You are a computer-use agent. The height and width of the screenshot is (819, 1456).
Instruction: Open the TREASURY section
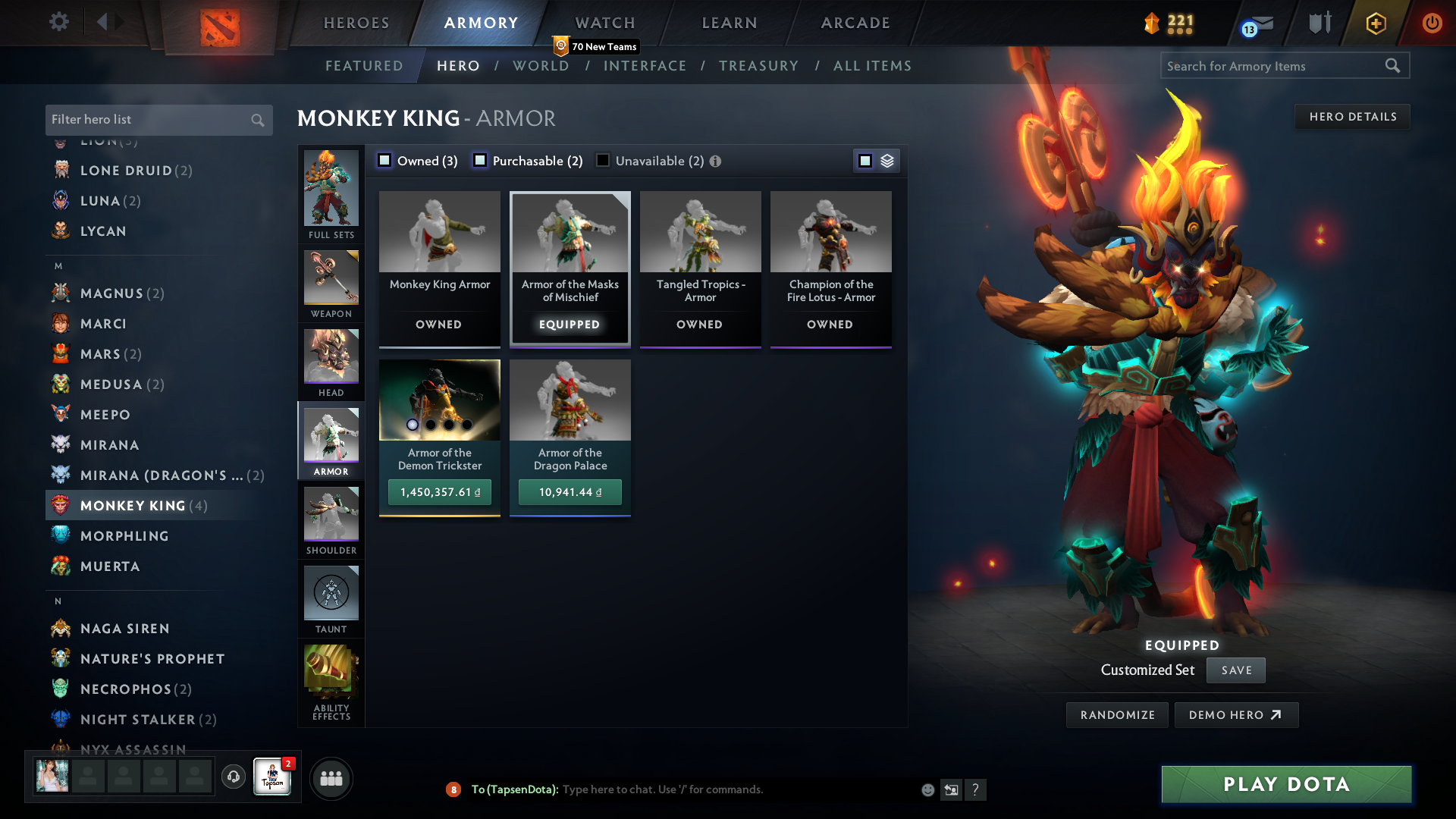click(759, 66)
